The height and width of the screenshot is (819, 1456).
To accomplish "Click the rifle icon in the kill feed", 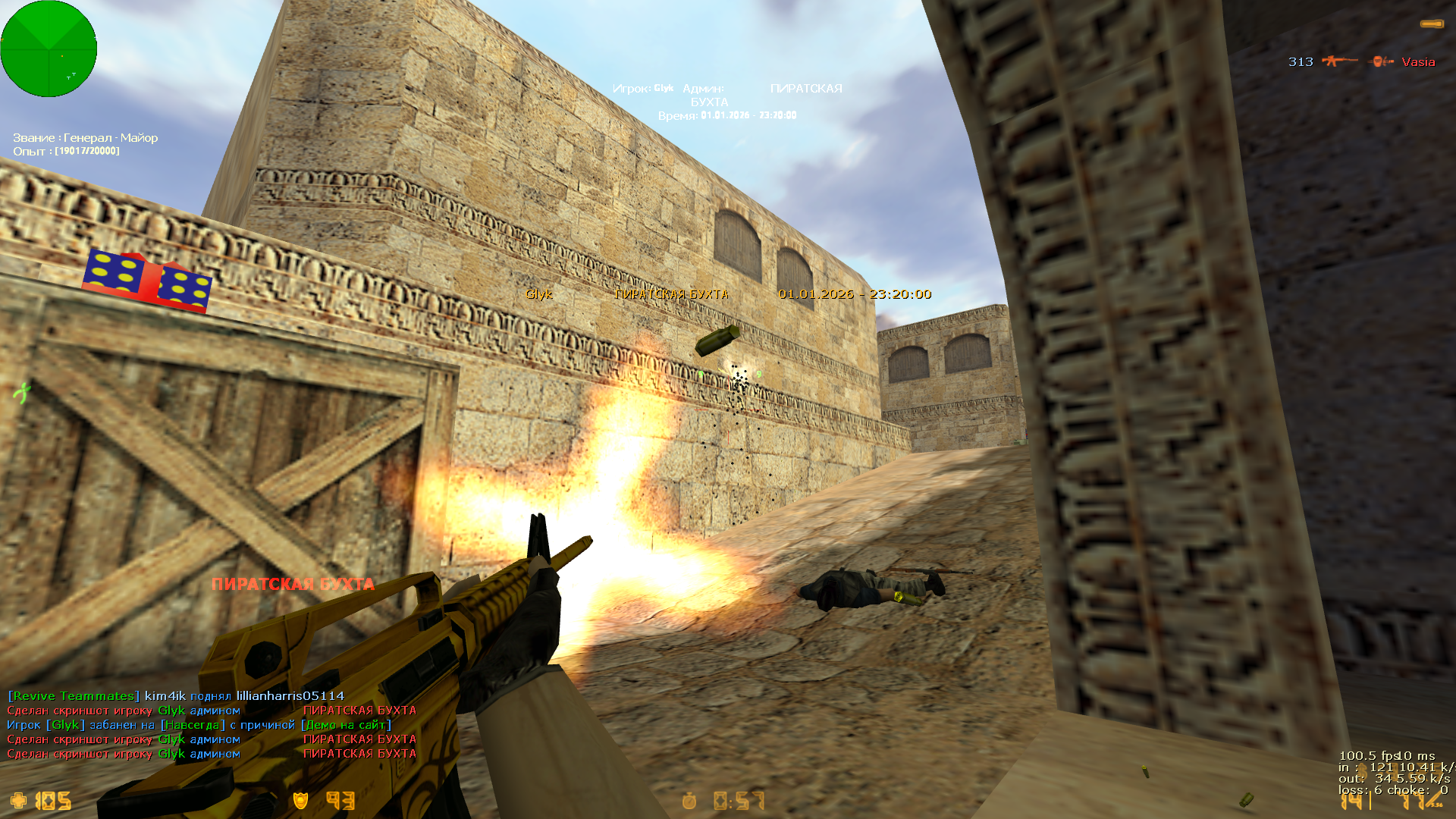I will 1339,61.
